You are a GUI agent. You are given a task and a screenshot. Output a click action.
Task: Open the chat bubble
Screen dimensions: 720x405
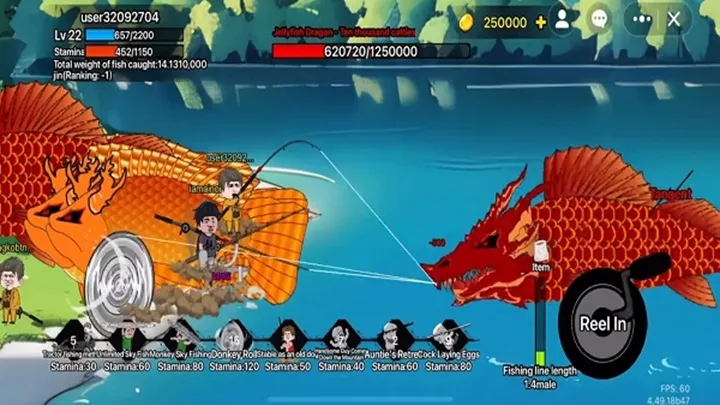point(599,19)
